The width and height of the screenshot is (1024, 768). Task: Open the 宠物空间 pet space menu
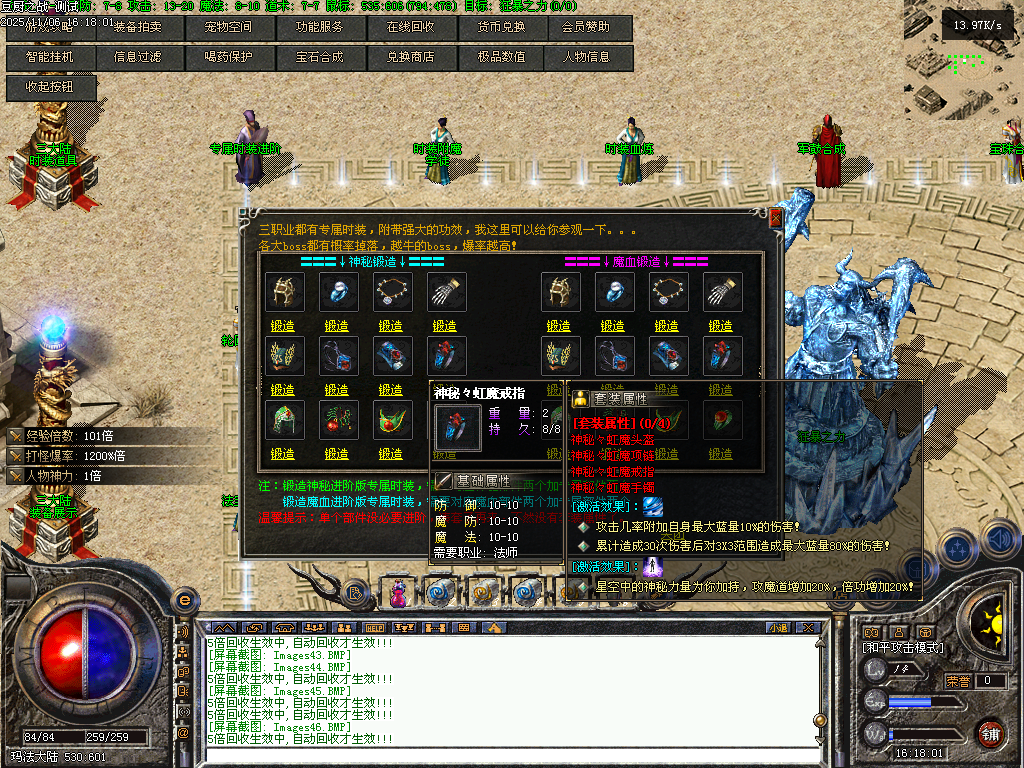pos(229,27)
